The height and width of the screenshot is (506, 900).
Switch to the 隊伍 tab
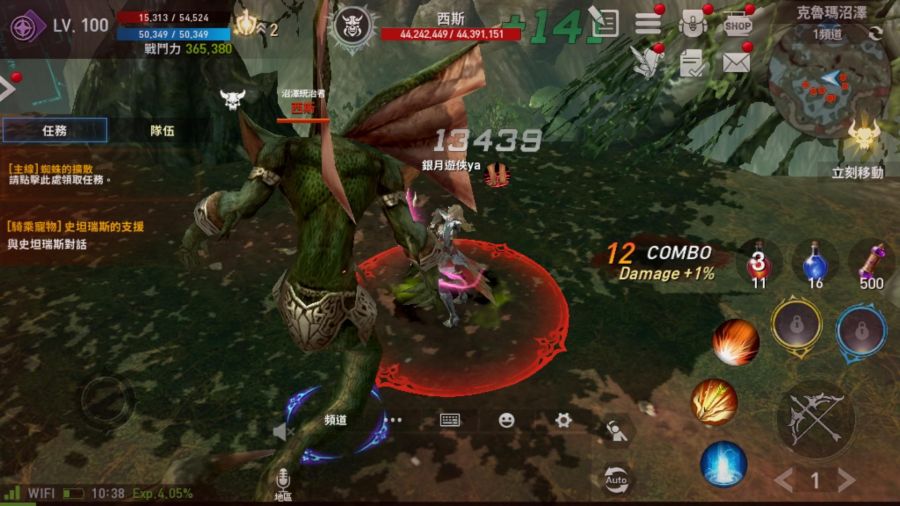(x=162, y=130)
